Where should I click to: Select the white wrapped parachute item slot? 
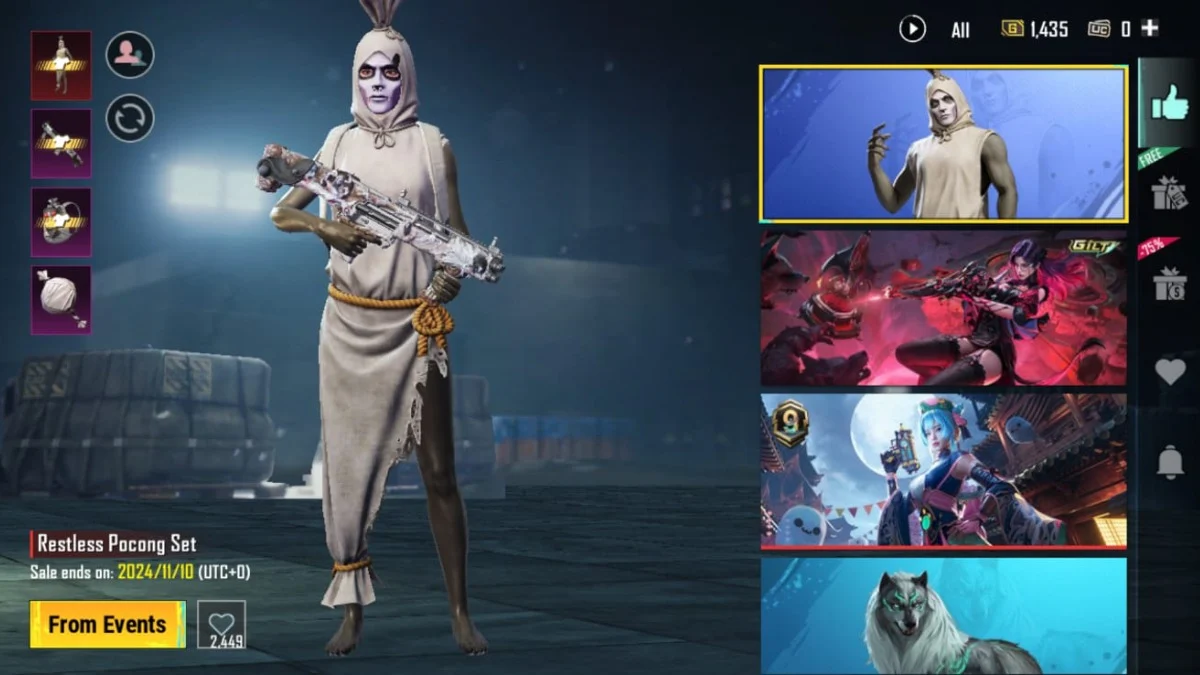(x=61, y=299)
